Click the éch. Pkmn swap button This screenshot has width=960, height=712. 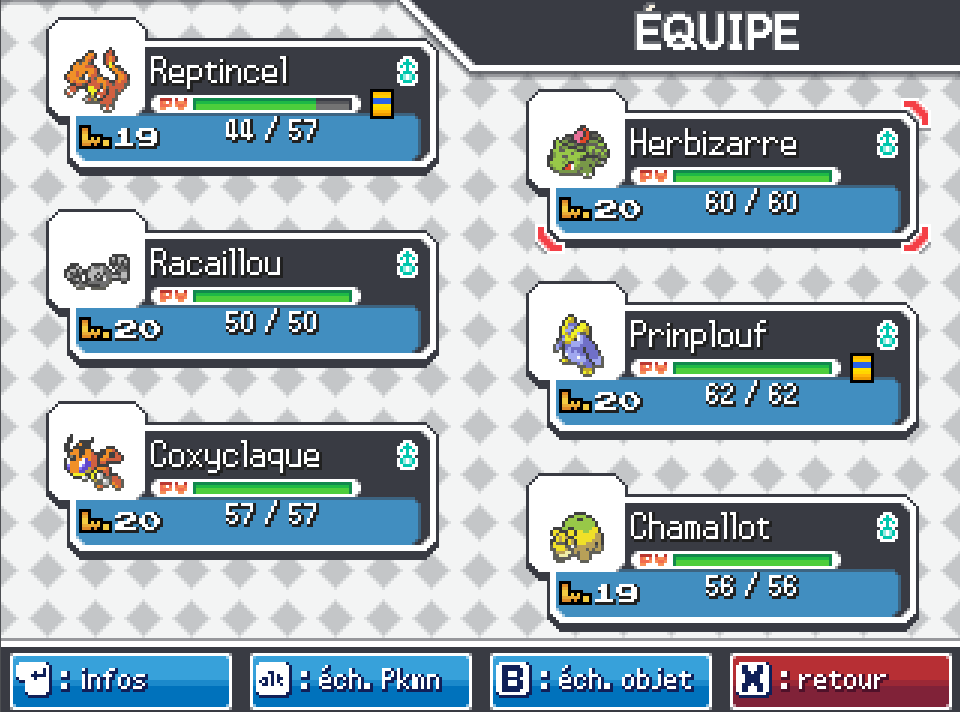(361, 681)
